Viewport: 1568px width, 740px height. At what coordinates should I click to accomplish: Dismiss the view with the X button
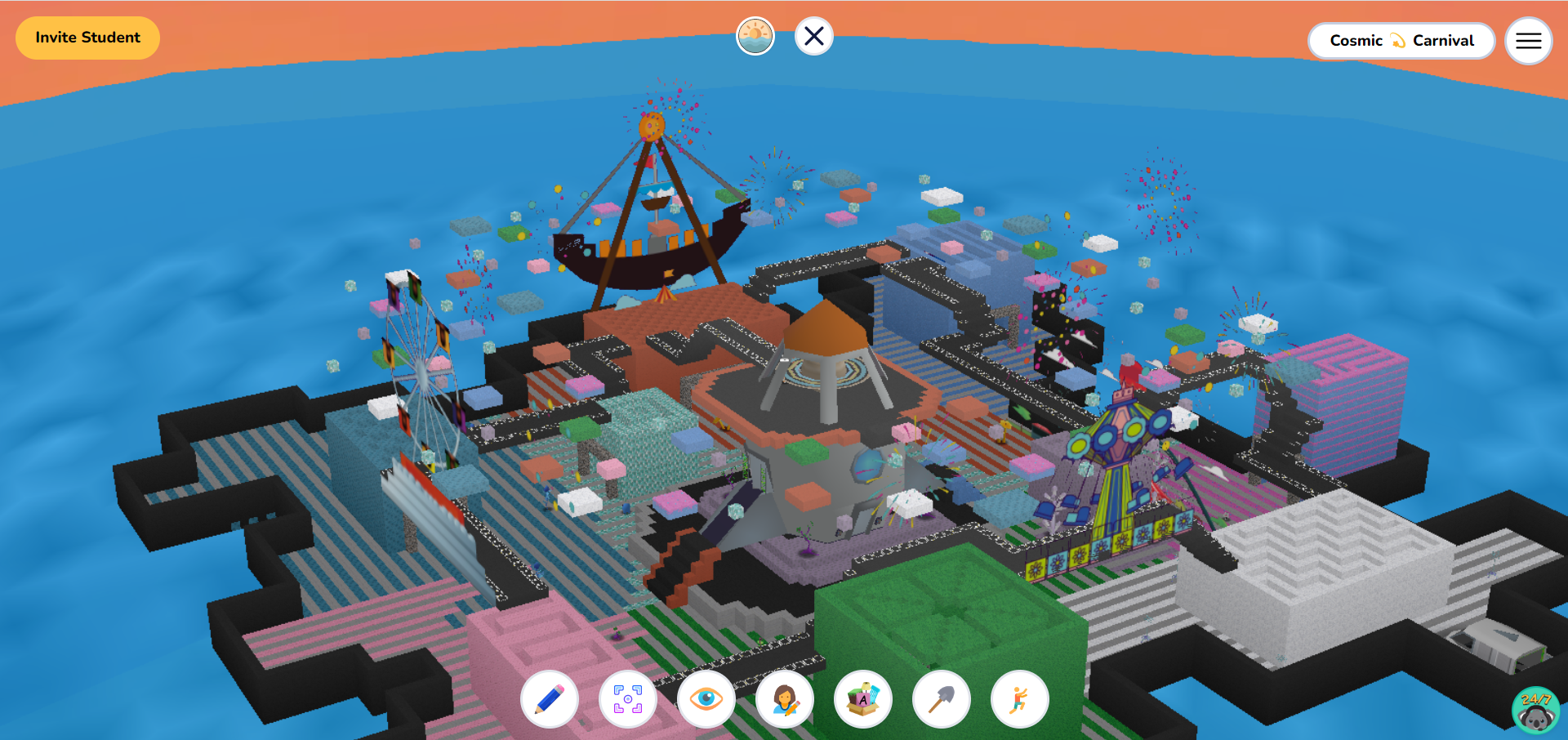(x=813, y=35)
